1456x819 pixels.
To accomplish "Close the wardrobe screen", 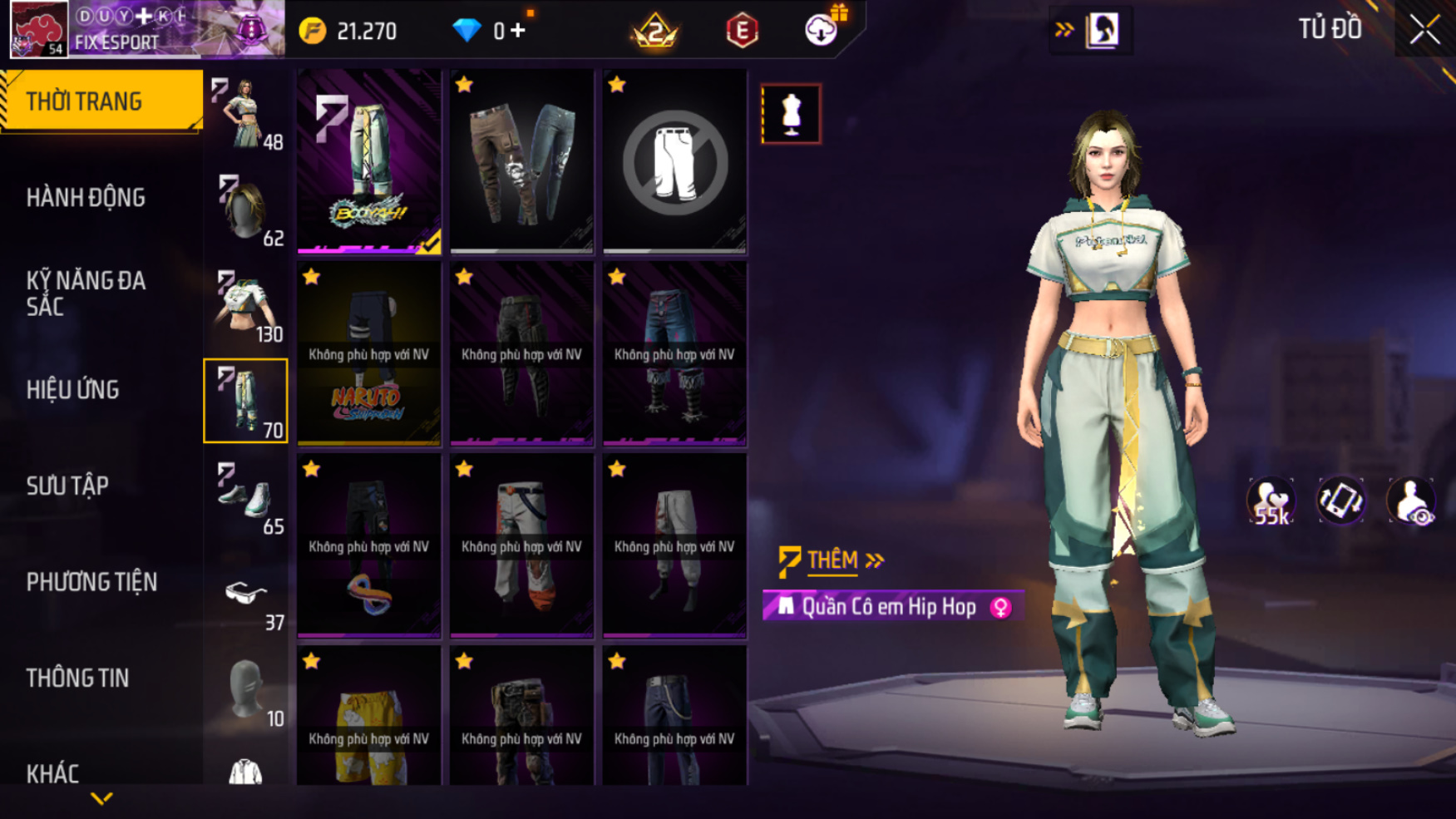I will click(x=1424, y=30).
